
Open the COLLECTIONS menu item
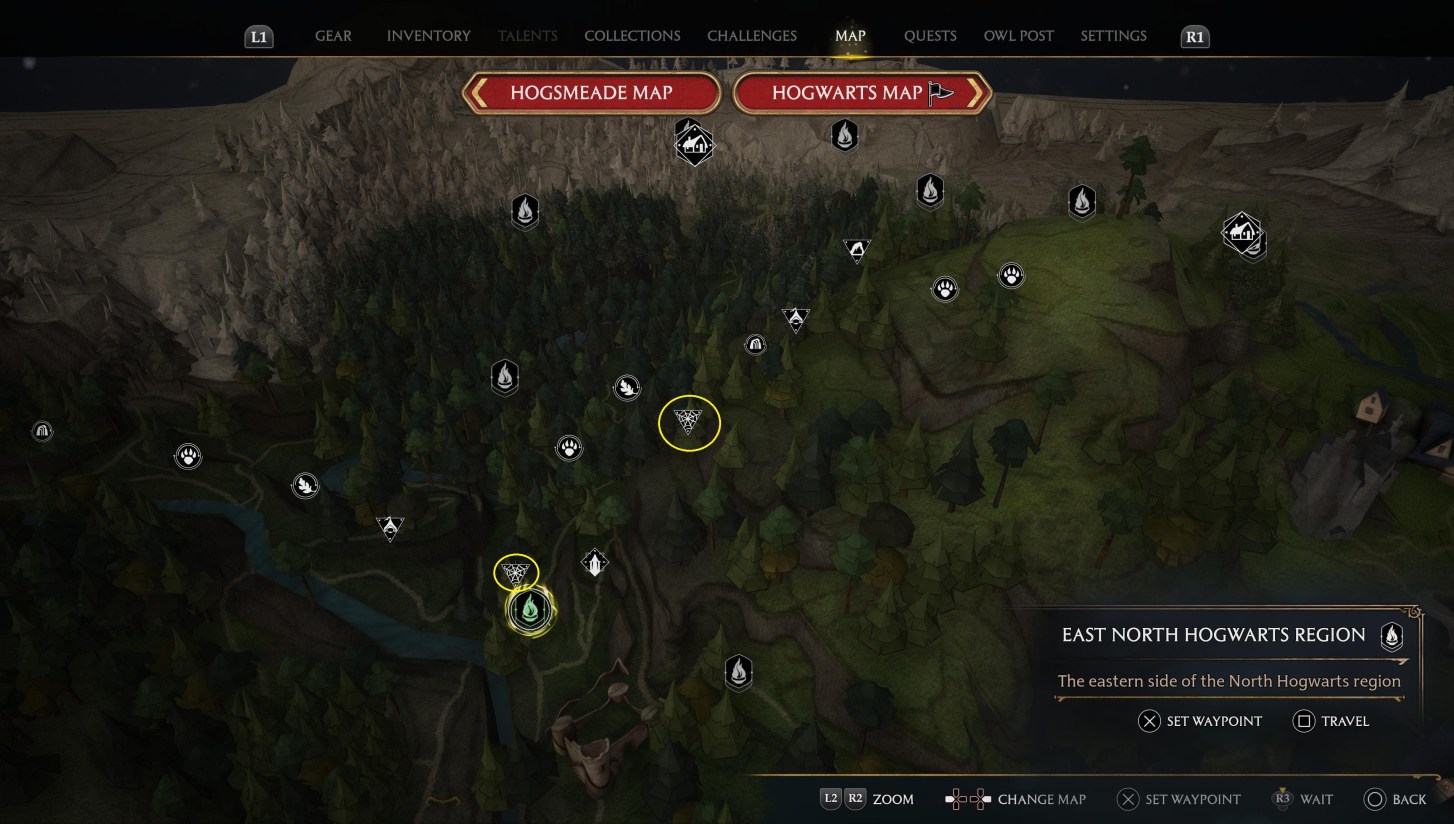[x=632, y=35]
